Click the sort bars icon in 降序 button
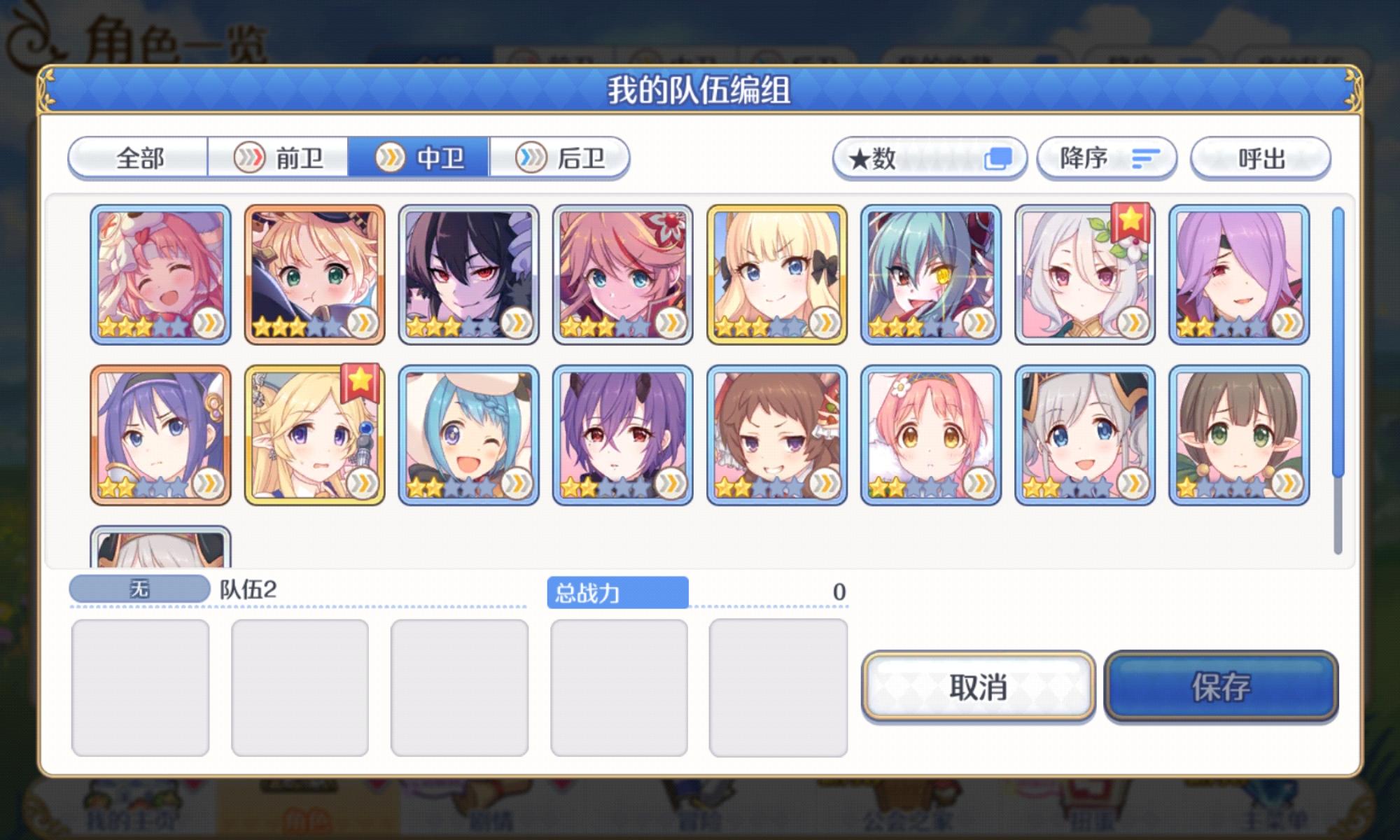Viewport: 1400px width, 840px height. (x=1146, y=158)
